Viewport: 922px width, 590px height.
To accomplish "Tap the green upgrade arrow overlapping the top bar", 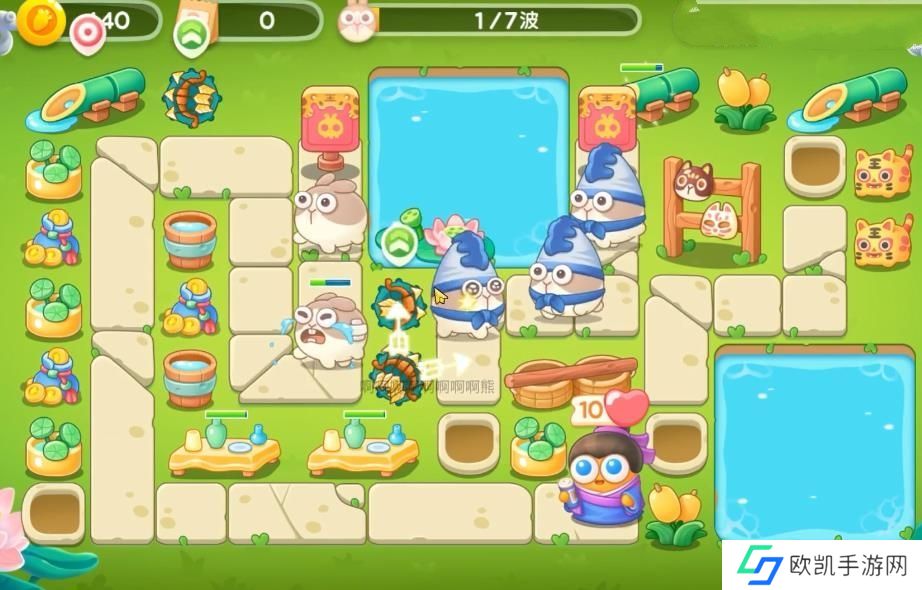I will pos(190,36).
